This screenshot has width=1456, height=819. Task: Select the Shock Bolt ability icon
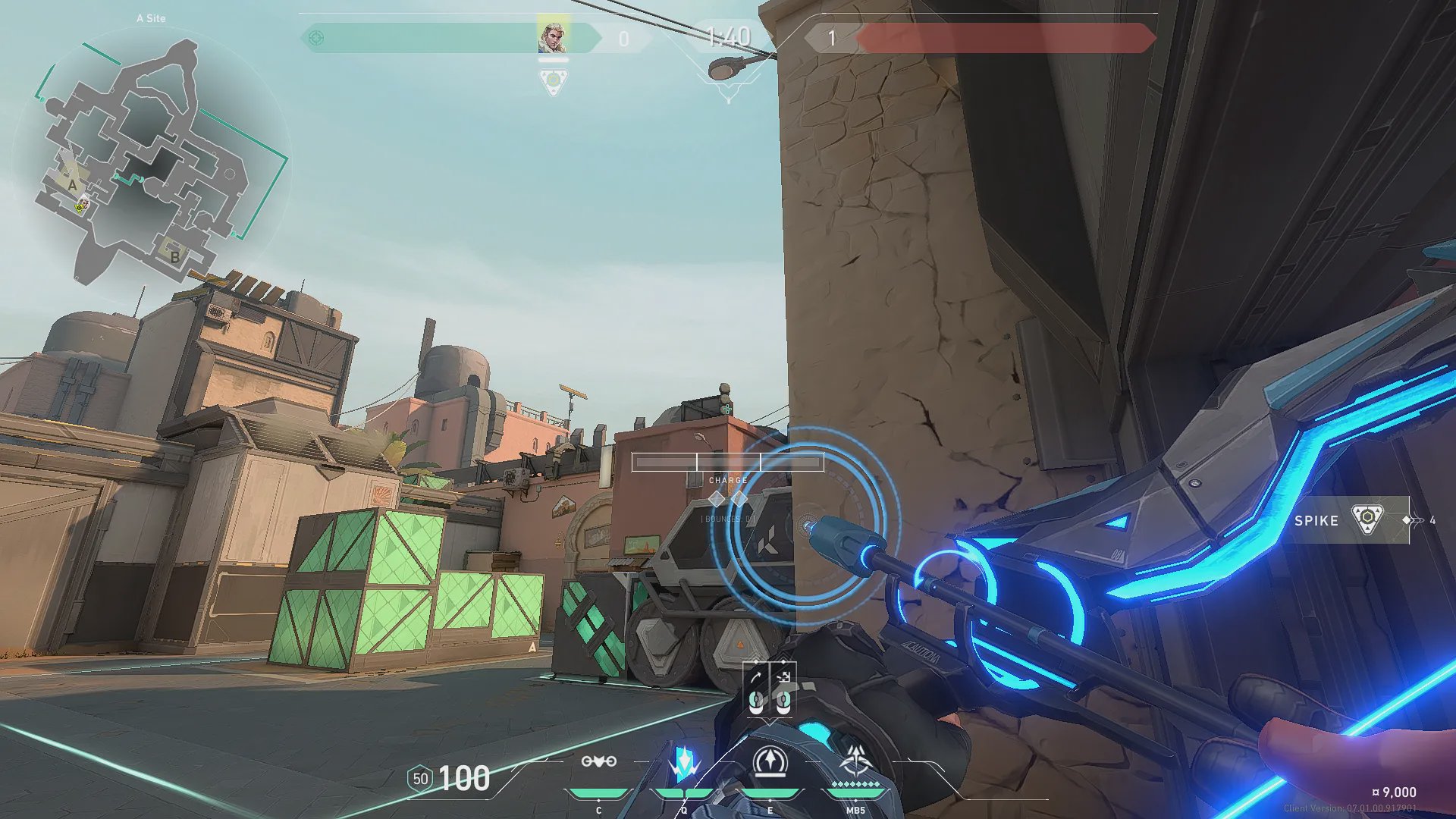[x=684, y=763]
